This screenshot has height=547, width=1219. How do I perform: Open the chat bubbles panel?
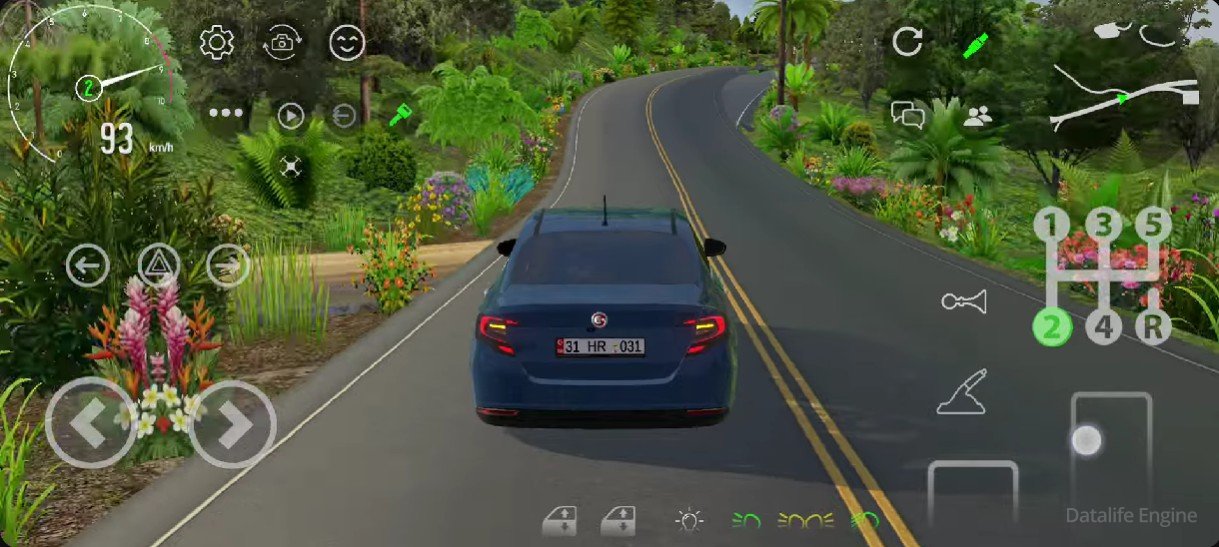(x=907, y=115)
